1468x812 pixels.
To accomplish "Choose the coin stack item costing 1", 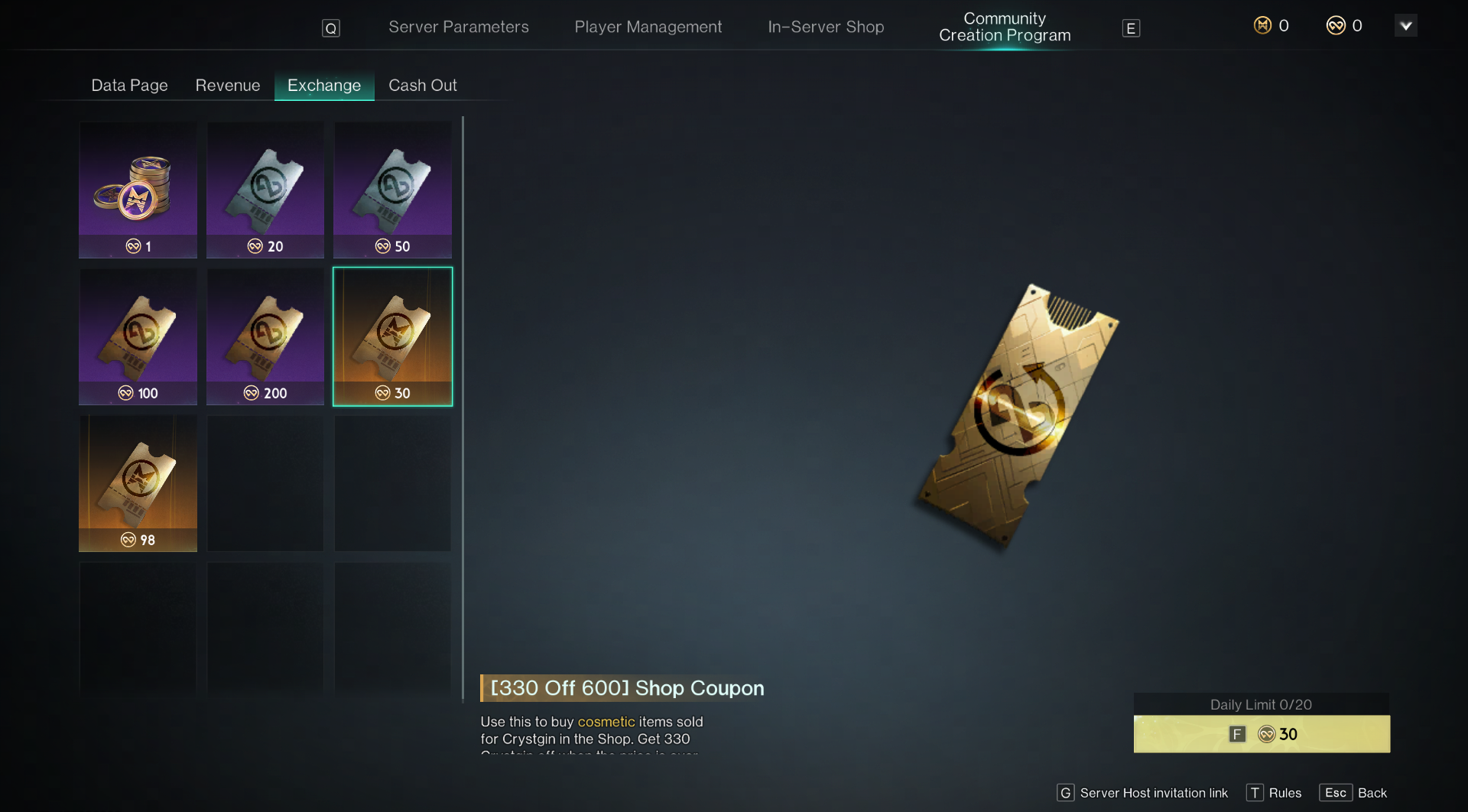I will point(138,190).
